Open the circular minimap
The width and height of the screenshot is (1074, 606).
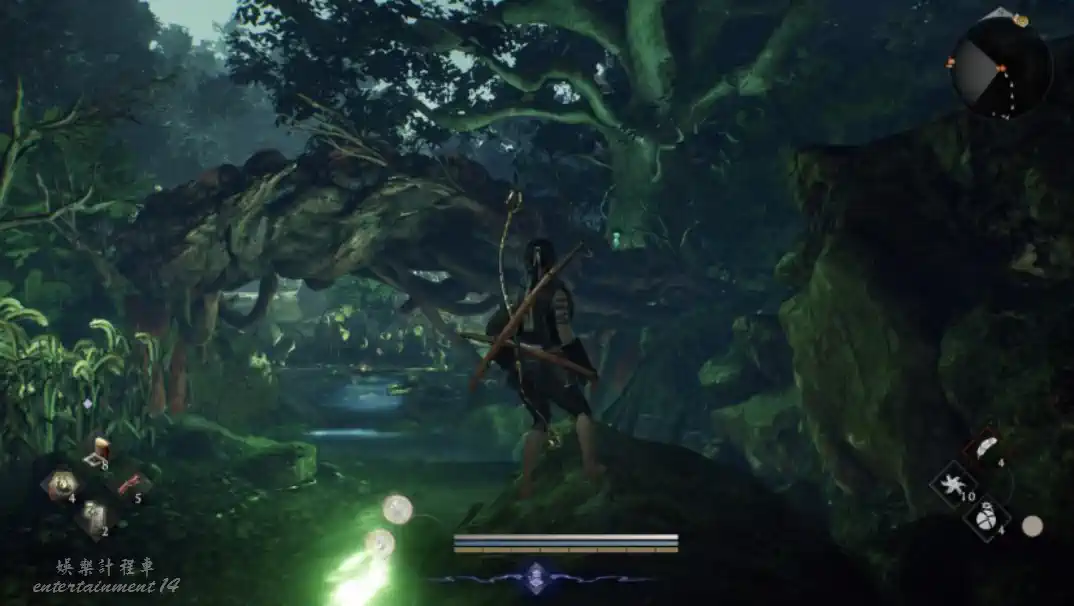(x=1000, y=68)
